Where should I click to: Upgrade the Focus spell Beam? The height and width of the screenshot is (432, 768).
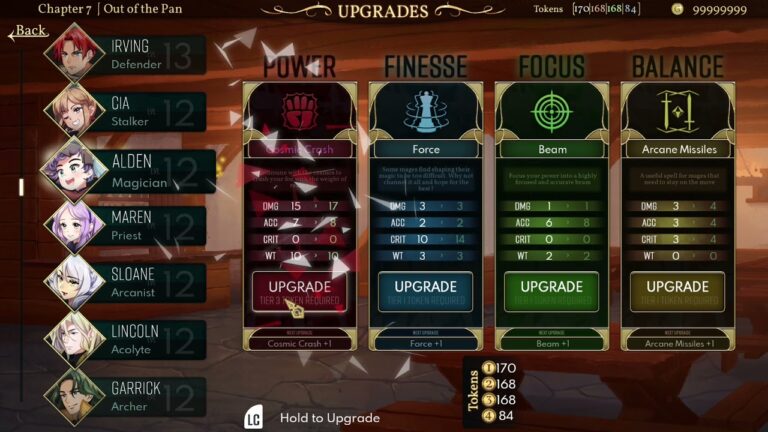coord(551,291)
